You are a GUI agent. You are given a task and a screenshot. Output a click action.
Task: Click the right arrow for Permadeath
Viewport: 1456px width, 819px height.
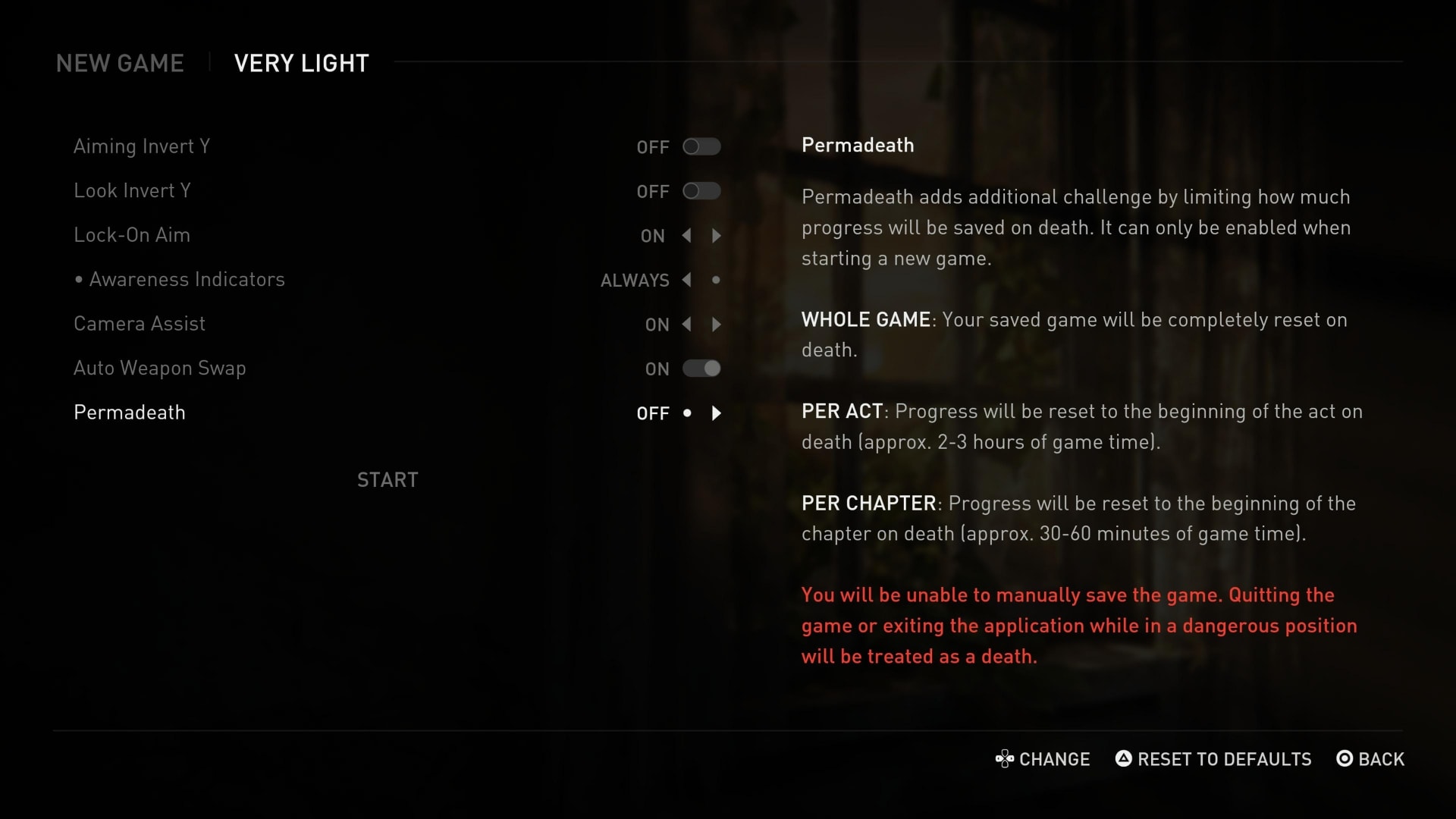tap(717, 413)
